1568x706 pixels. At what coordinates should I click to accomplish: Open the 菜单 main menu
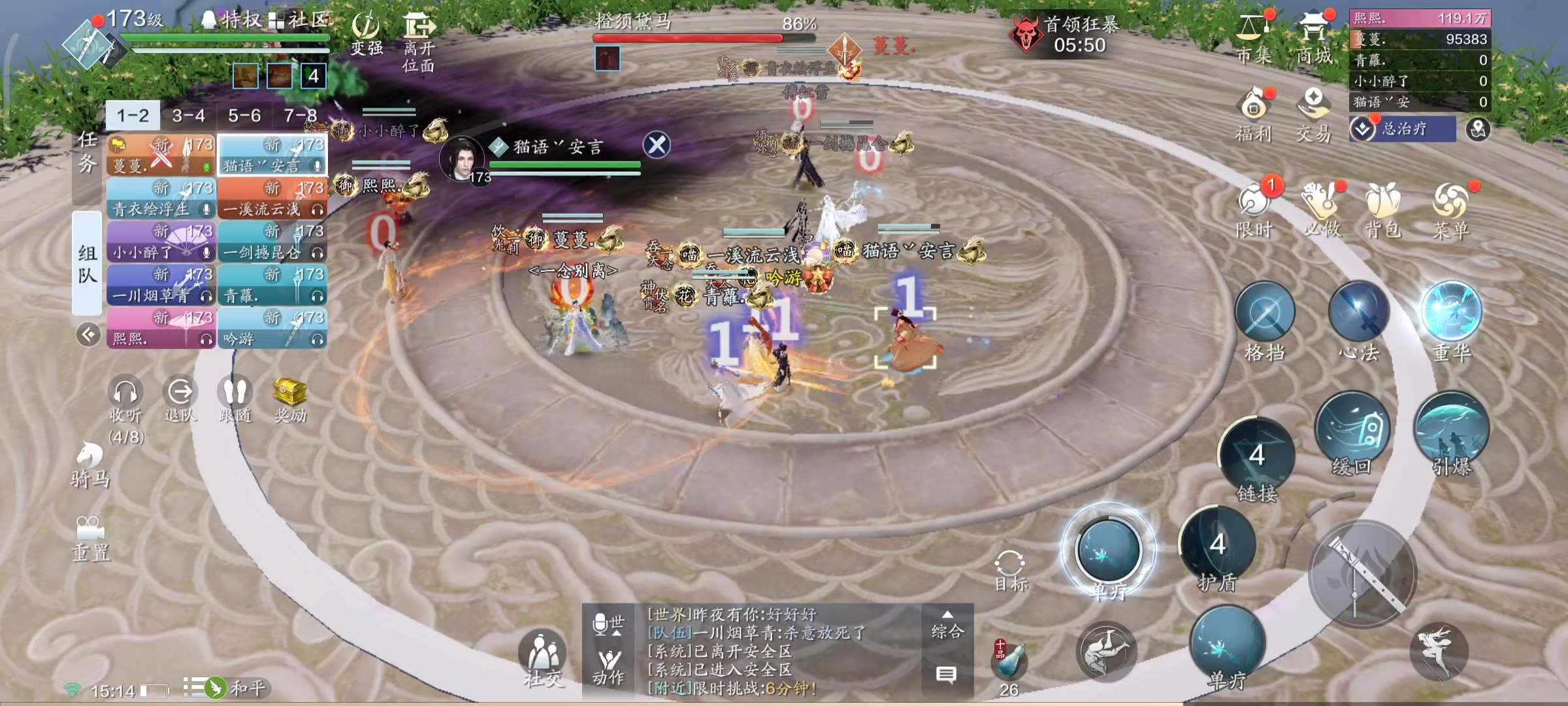click(1451, 209)
